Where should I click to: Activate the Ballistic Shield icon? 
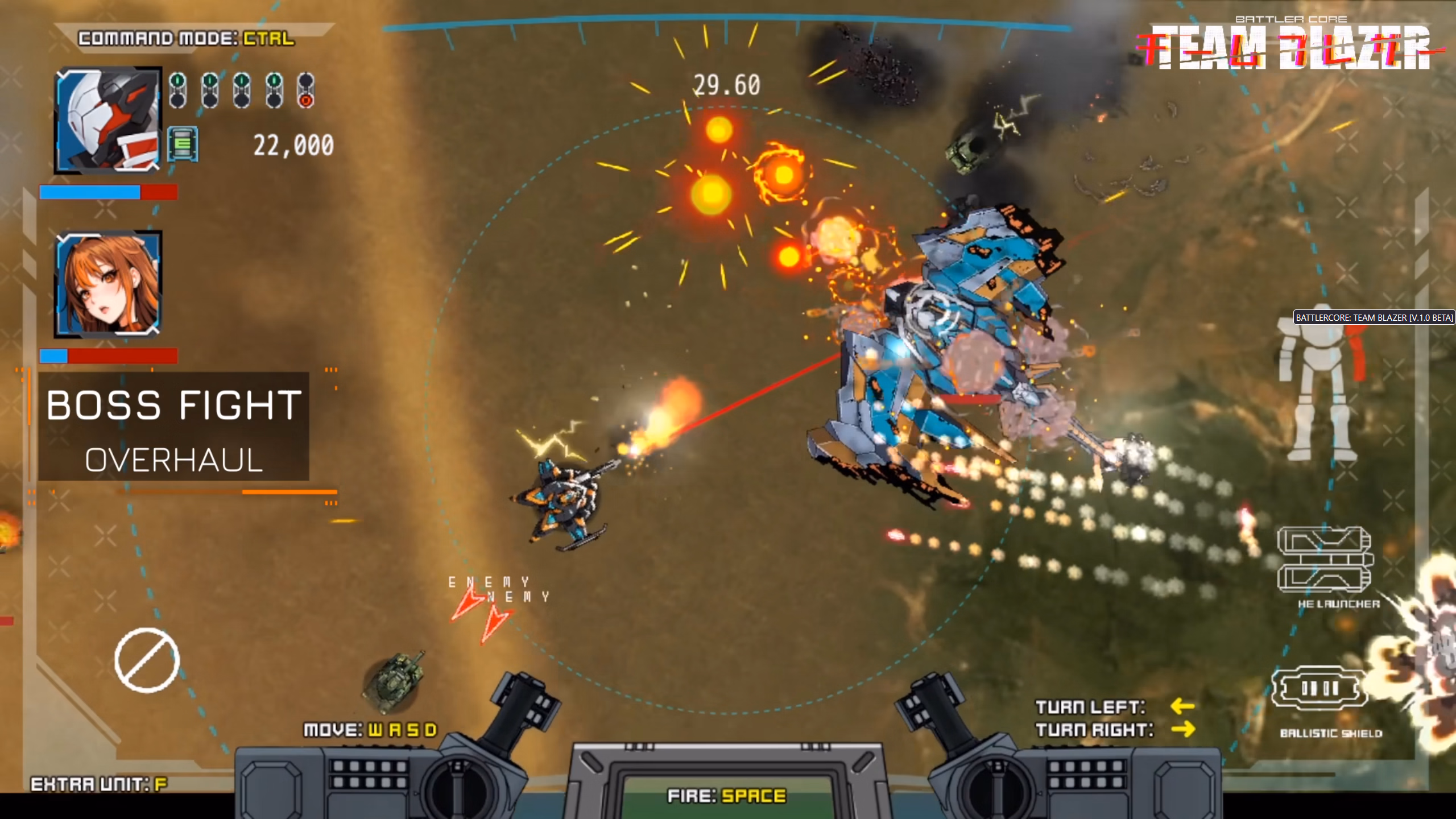(x=1319, y=689)
